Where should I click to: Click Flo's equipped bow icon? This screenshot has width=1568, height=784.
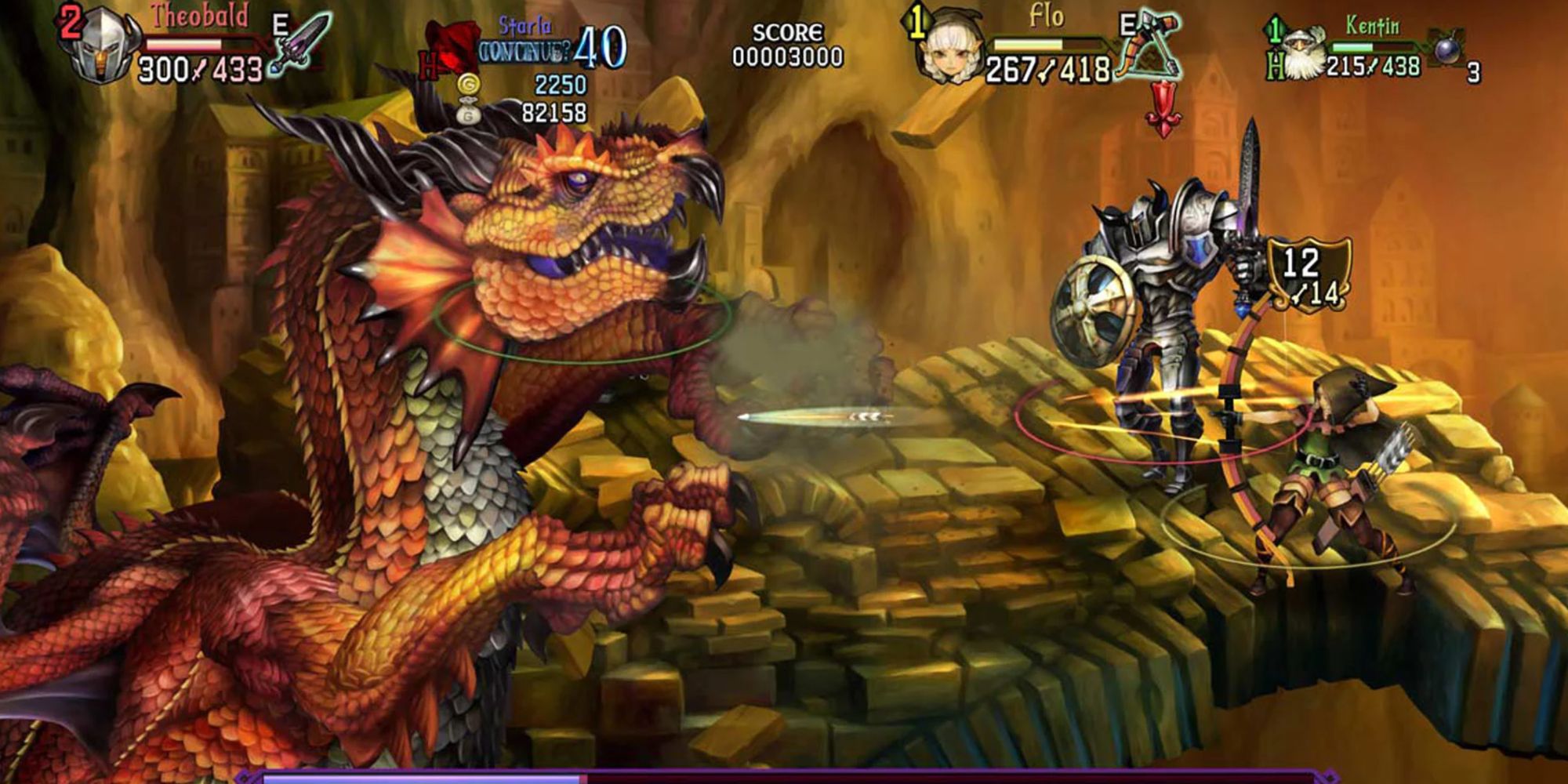click(x=1149, y=45)
